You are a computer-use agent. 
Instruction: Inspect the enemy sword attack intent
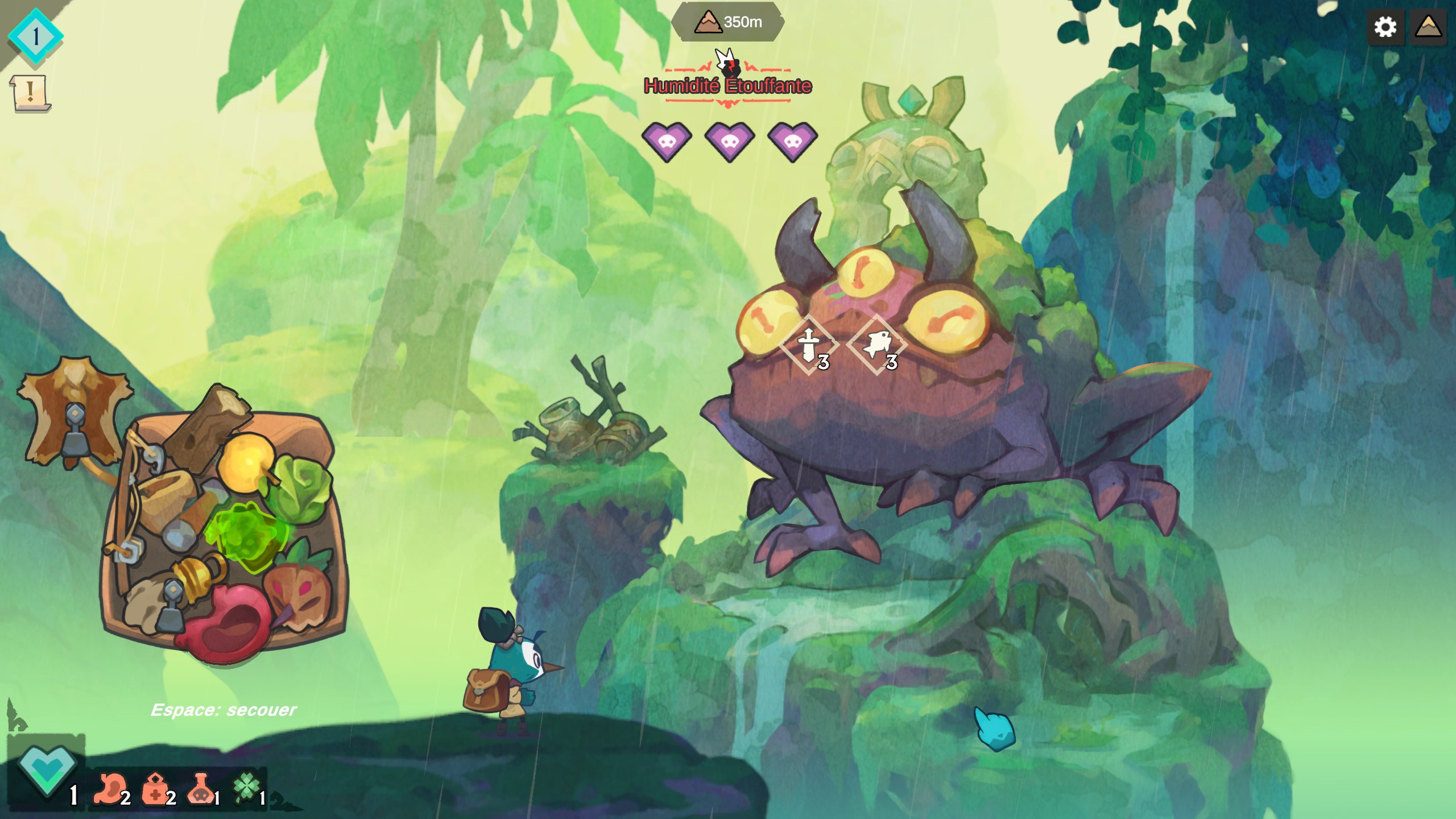click(809, 345)
